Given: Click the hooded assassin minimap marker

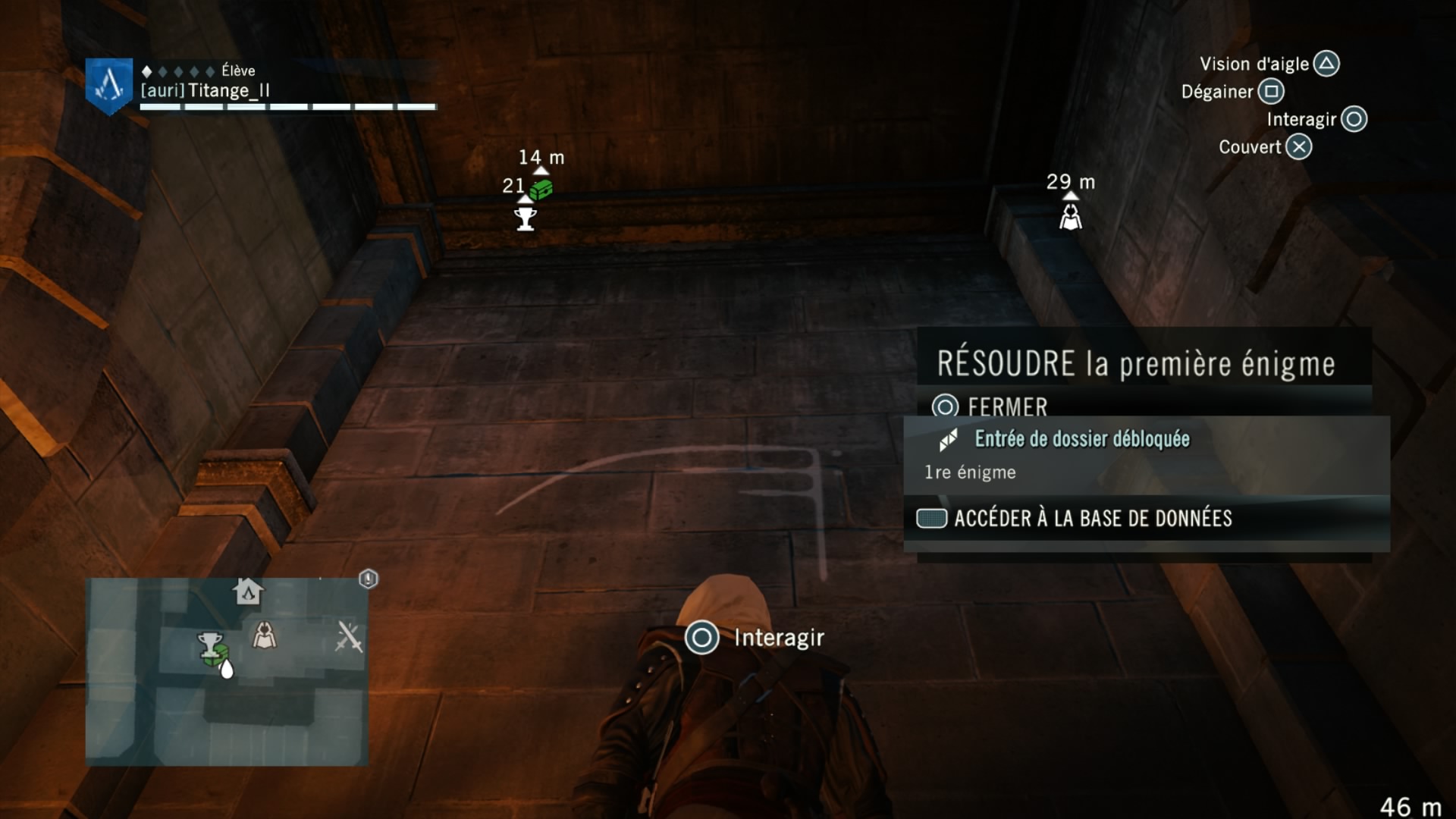Looking at the screenshot, I should 264,635.
